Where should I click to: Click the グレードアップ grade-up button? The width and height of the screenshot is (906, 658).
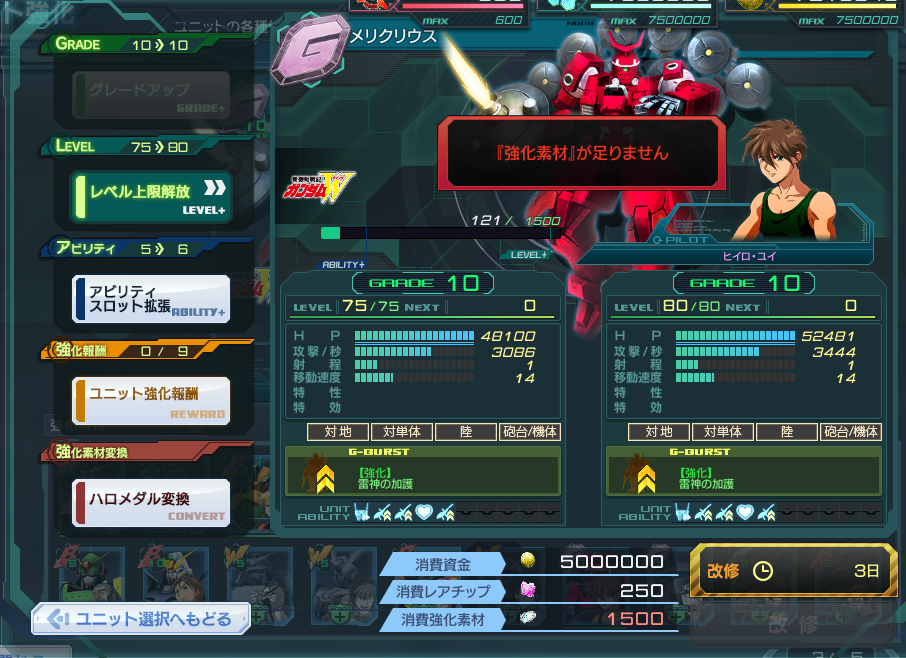coord(151,95)
